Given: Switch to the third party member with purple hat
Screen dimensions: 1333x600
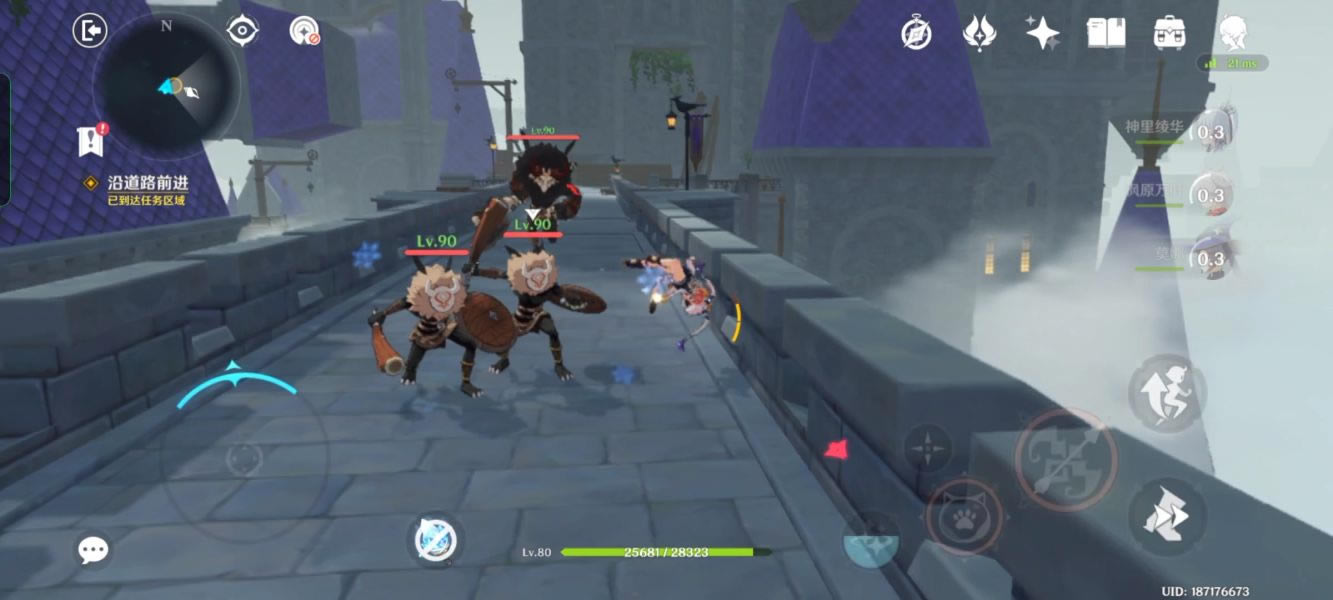Looking at the screenshot, I should 1210,257.
